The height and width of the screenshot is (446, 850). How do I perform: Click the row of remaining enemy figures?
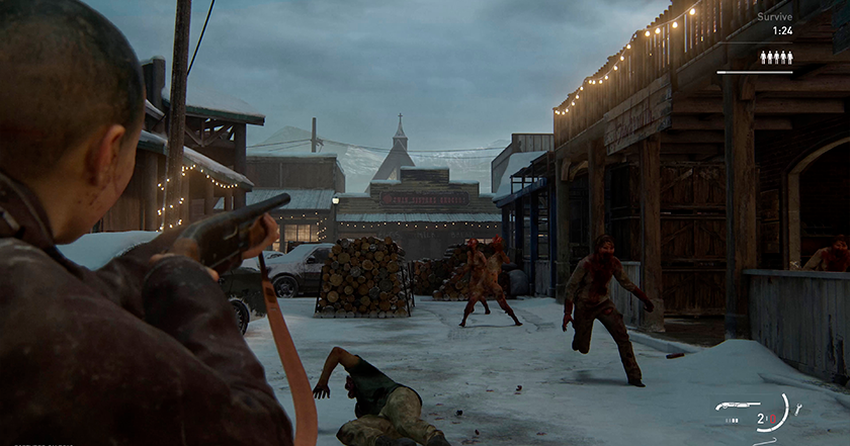(776, 57)
